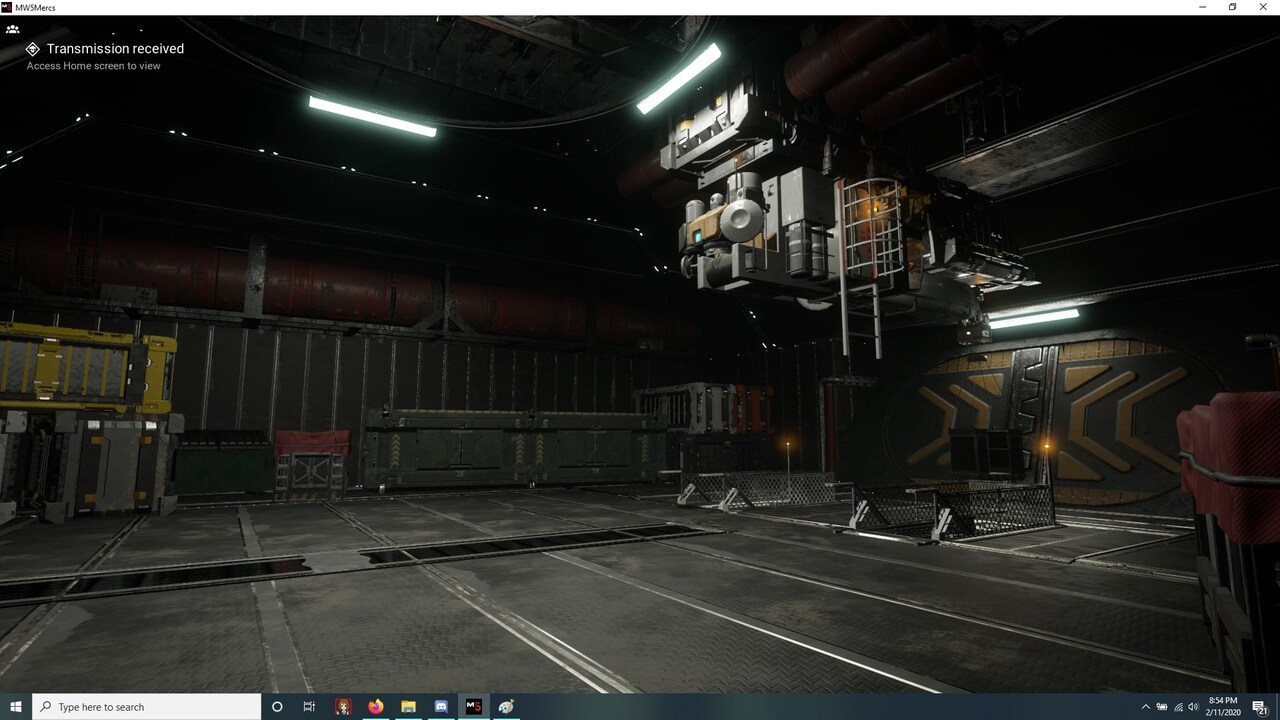
Task: Toggle the volume speaker icon
Action: click(1194, 707)
